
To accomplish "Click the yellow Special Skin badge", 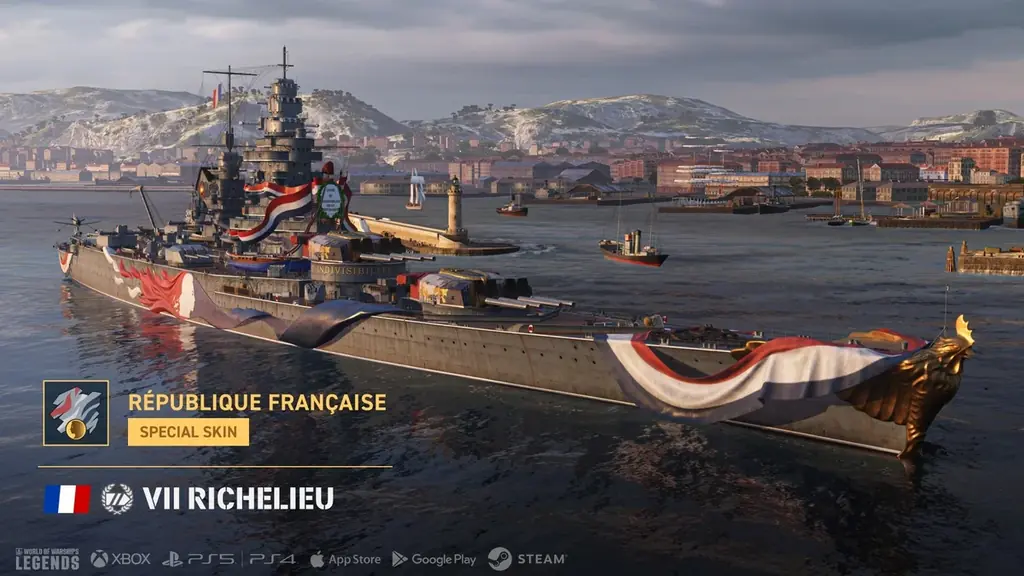I will (x=188, y=432).
